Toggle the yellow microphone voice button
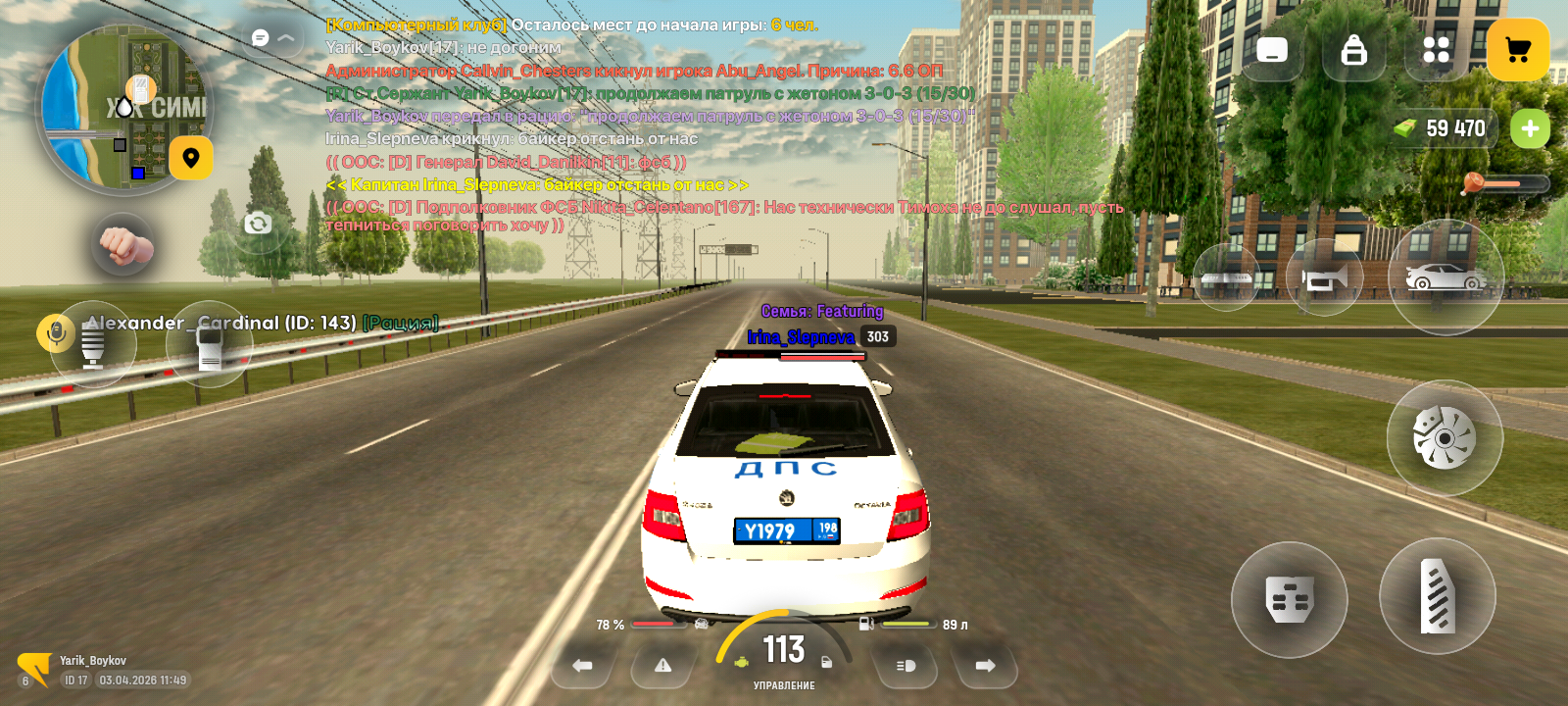The width and height of the screenshot is (1568, 706). [56, 333]
